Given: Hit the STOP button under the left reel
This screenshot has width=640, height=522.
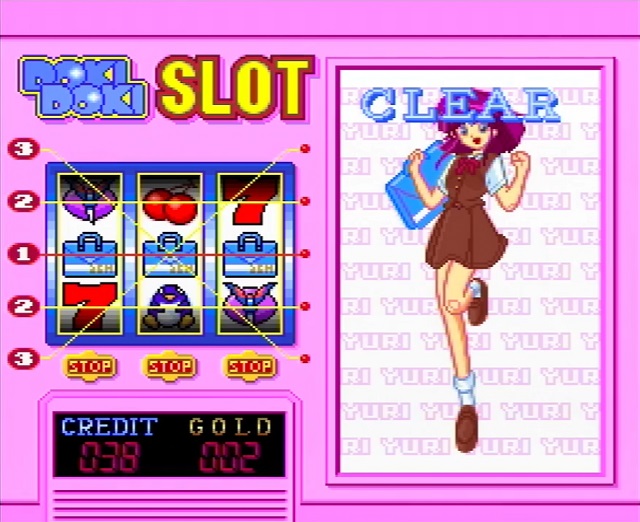Looking at the screenshot, I should click(x=90, y=366).
